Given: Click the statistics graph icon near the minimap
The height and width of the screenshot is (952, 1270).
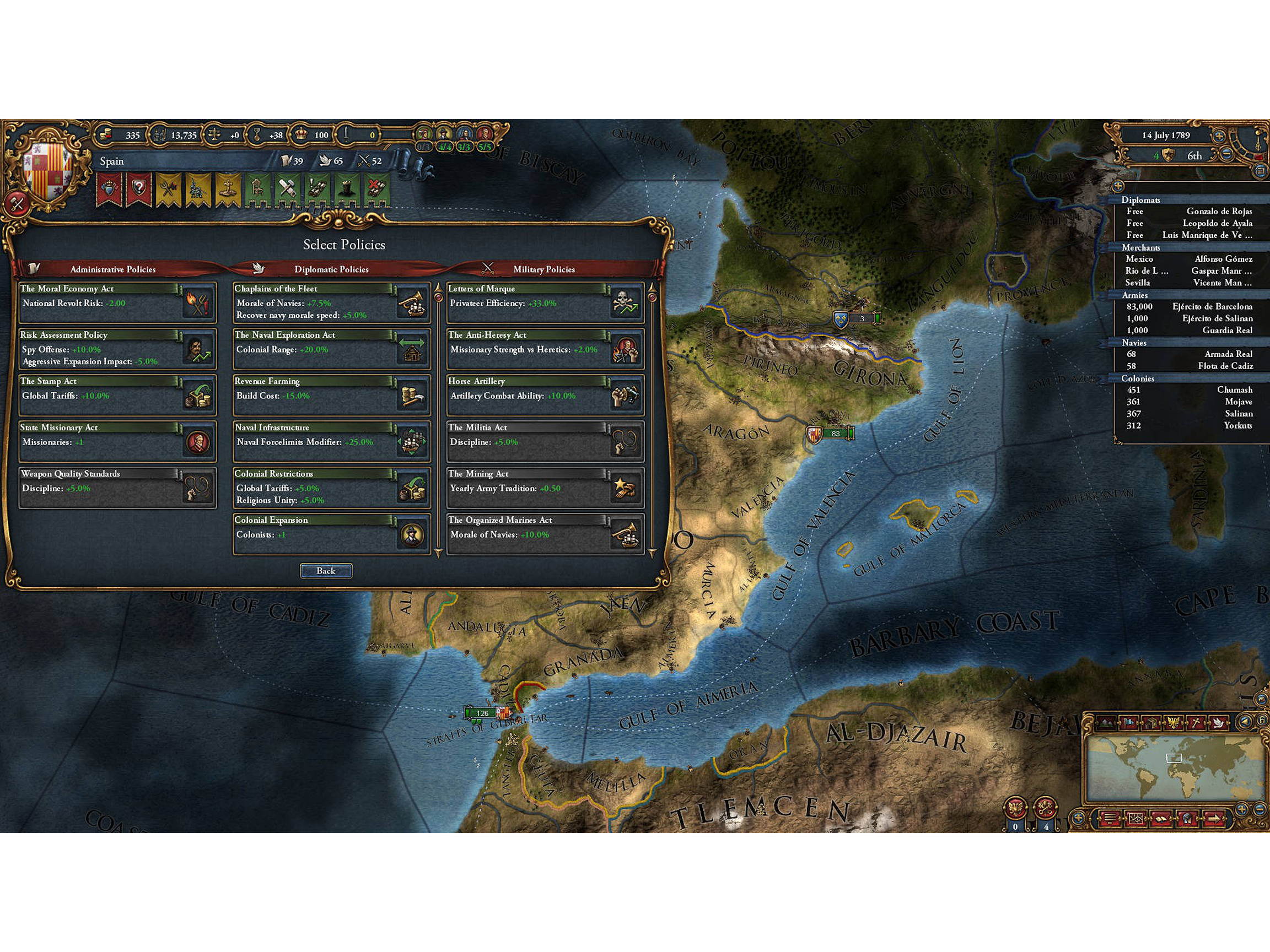Looking at the screenshot, I should (1136, 818).
